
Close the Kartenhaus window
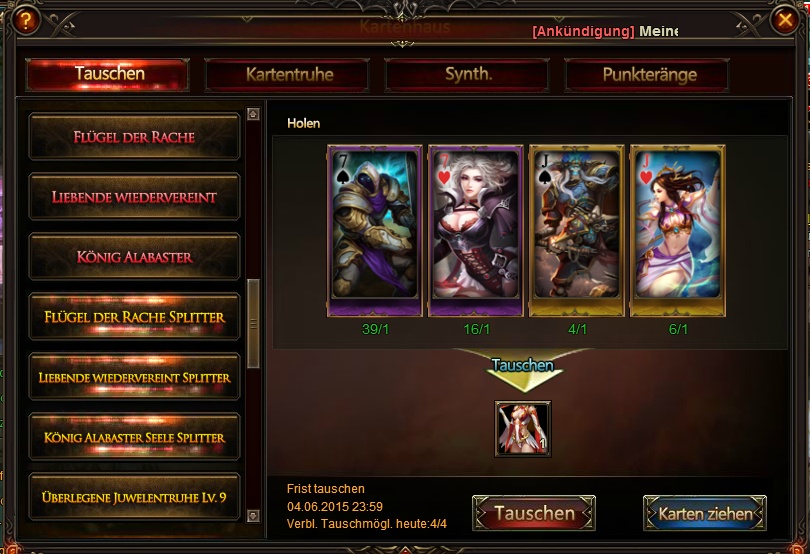784,19
